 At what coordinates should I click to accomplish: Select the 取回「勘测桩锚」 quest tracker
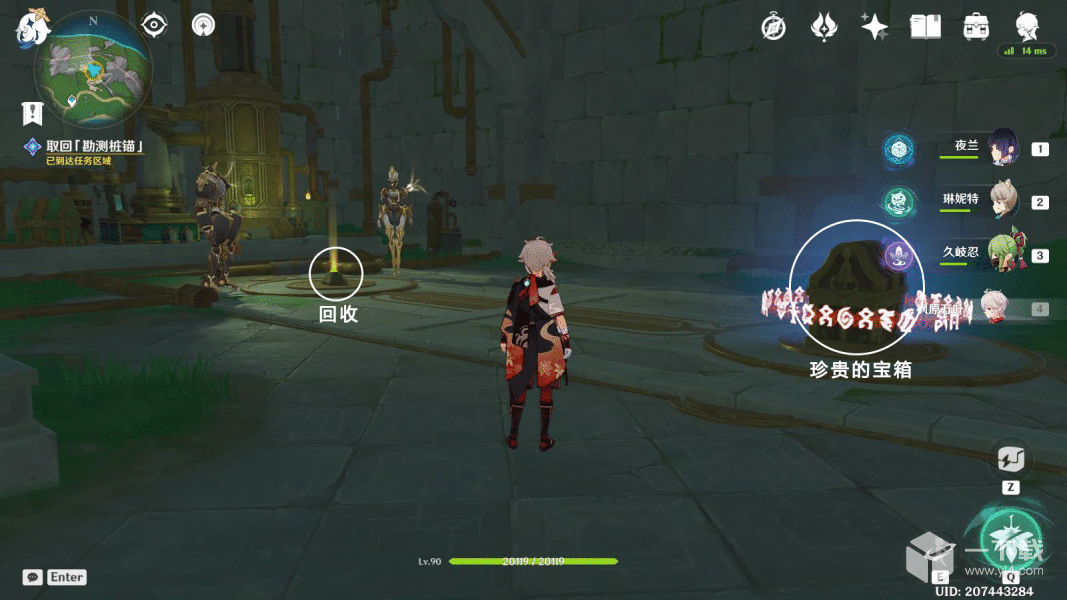click(95, 146)
